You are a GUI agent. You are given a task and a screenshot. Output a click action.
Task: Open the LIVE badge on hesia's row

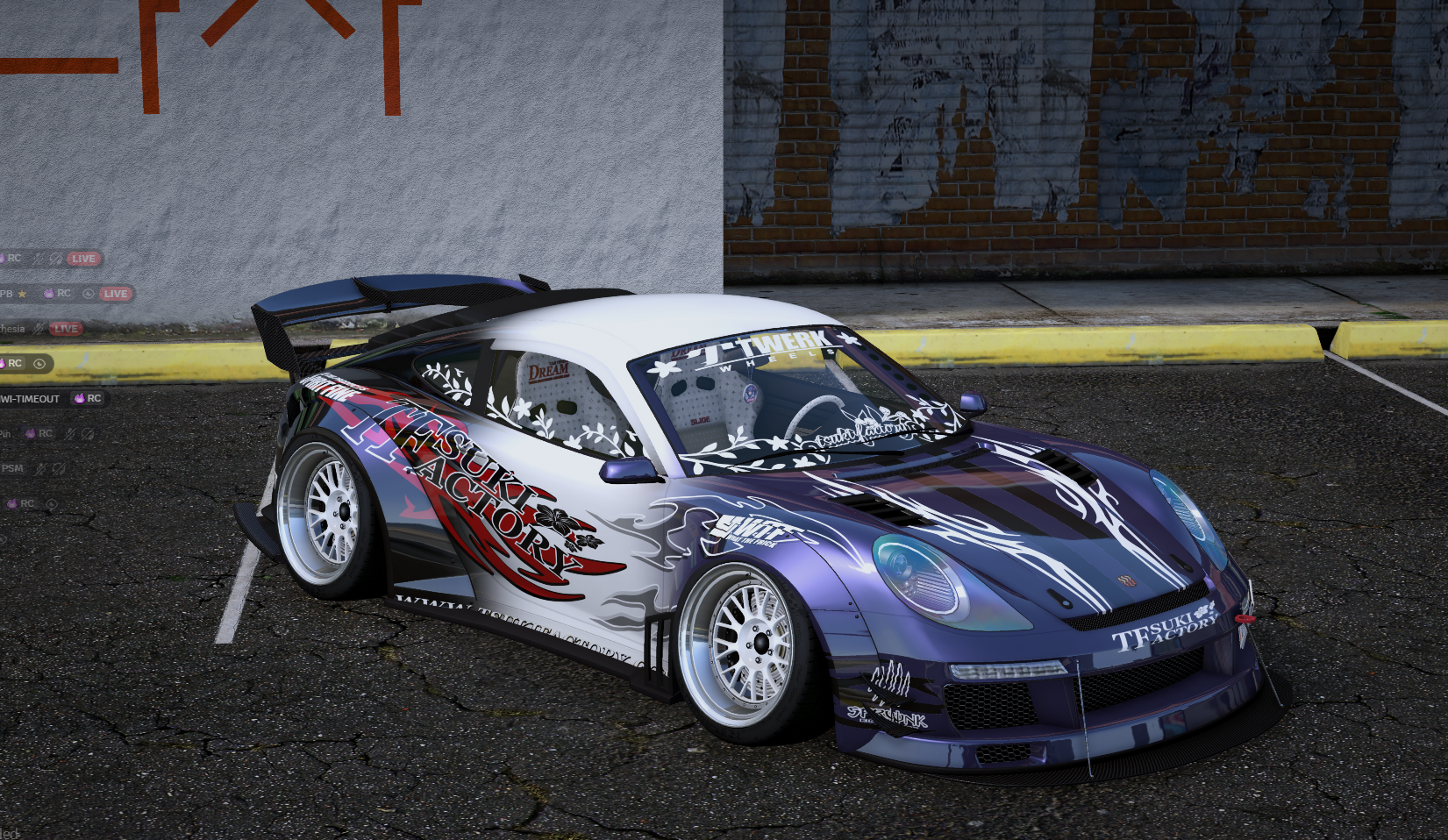point(66,329)
